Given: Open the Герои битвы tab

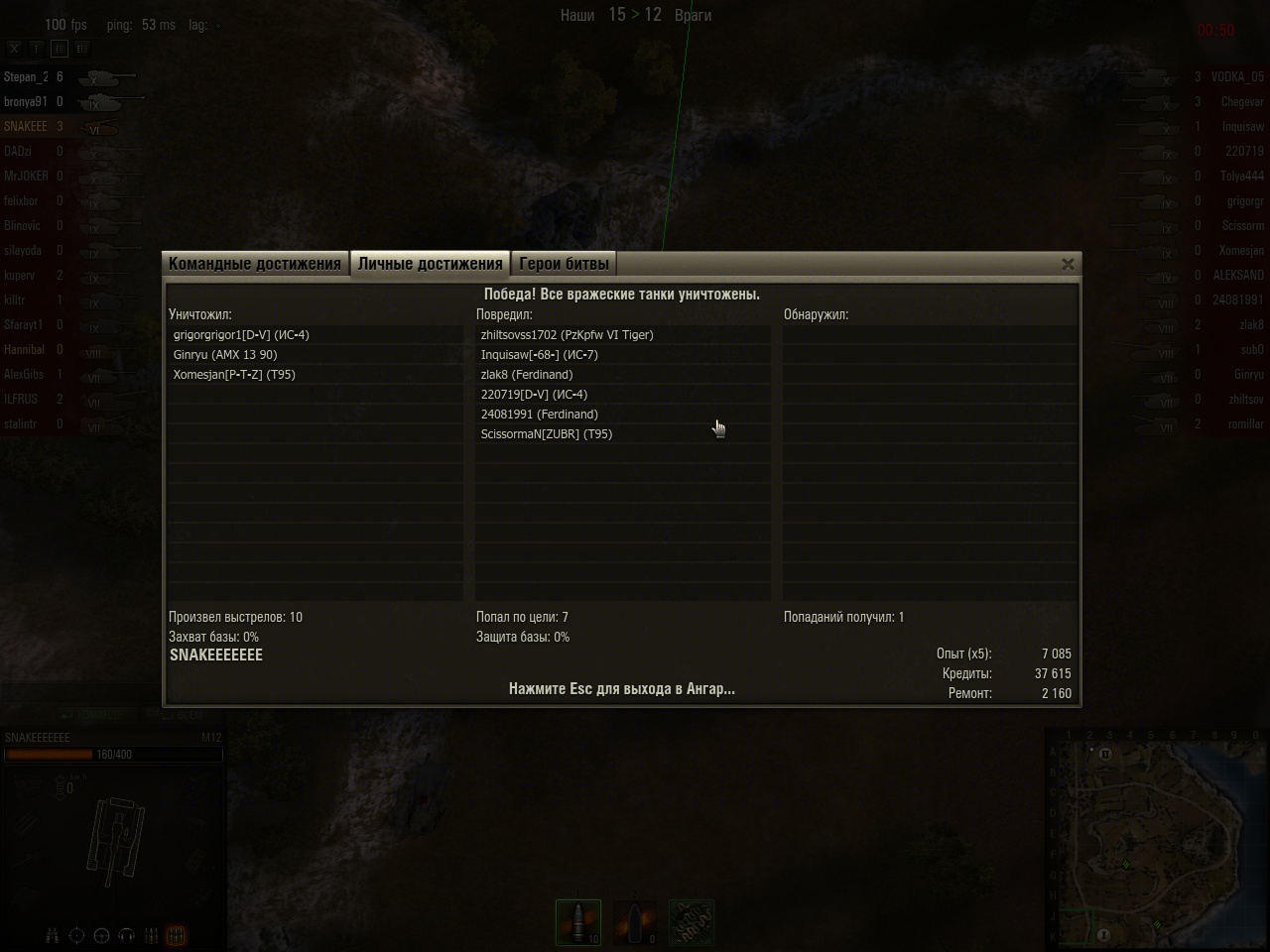Looking at the screenshot, I should click(564, 264).
